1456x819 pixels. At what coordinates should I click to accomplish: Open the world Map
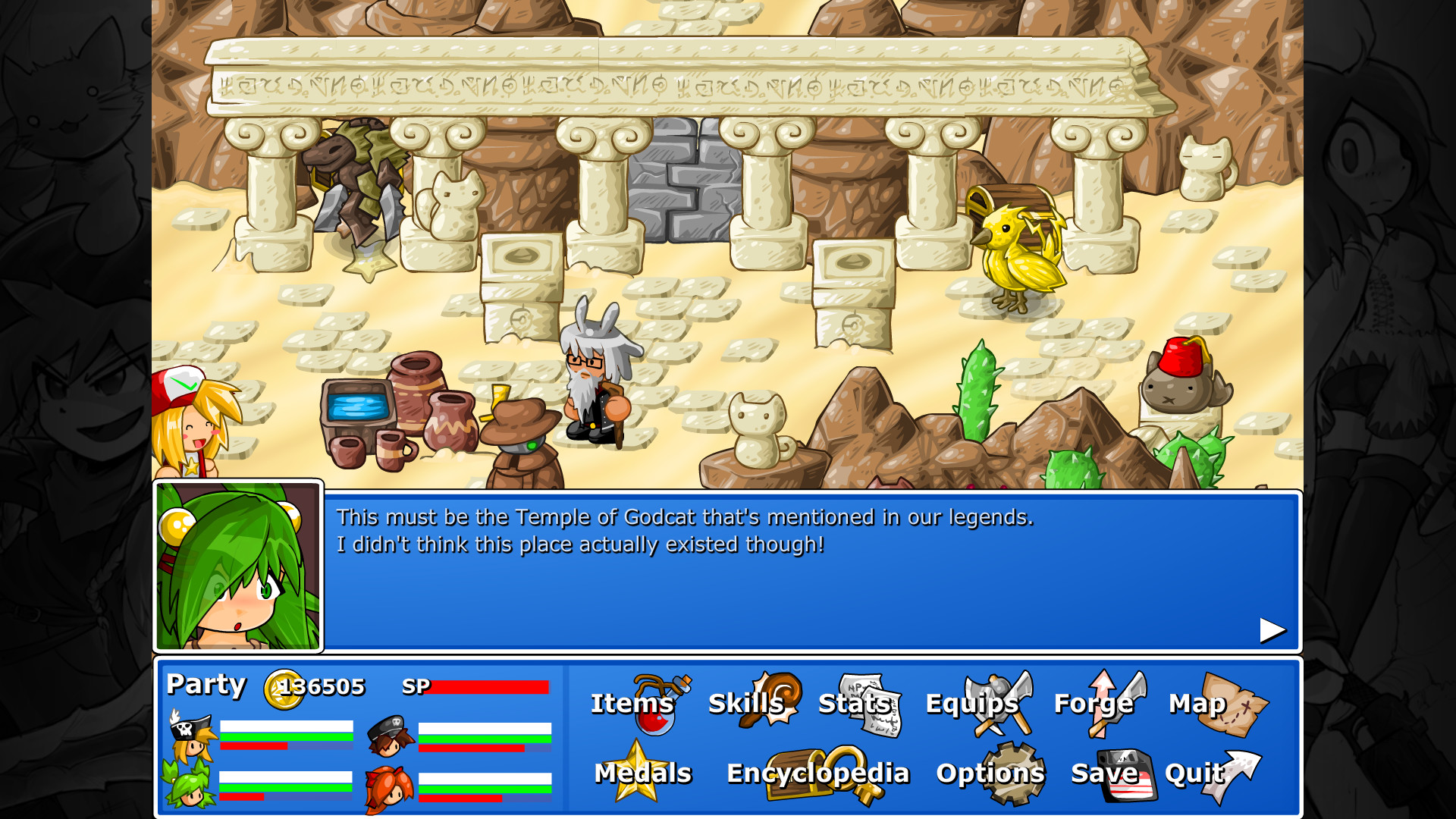point(1198,704)
